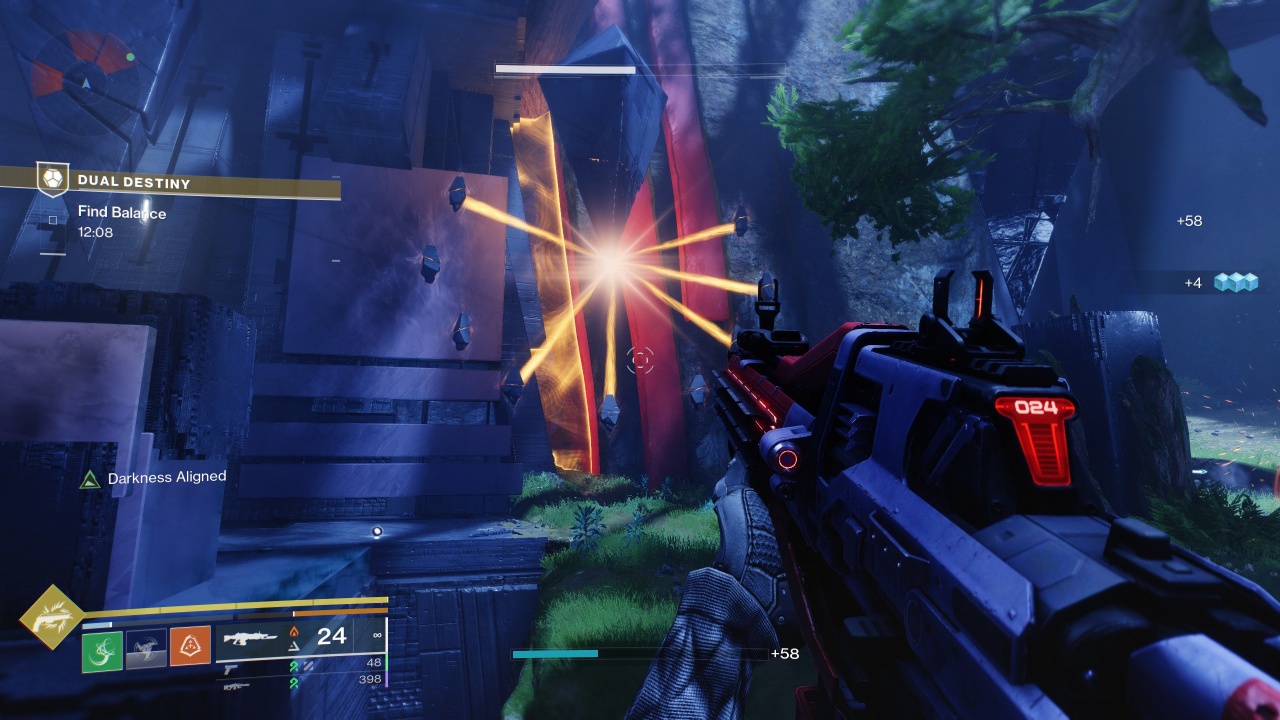Activate the golden gun super icon
Viewport: 1280px width, 720px height.
51,616
